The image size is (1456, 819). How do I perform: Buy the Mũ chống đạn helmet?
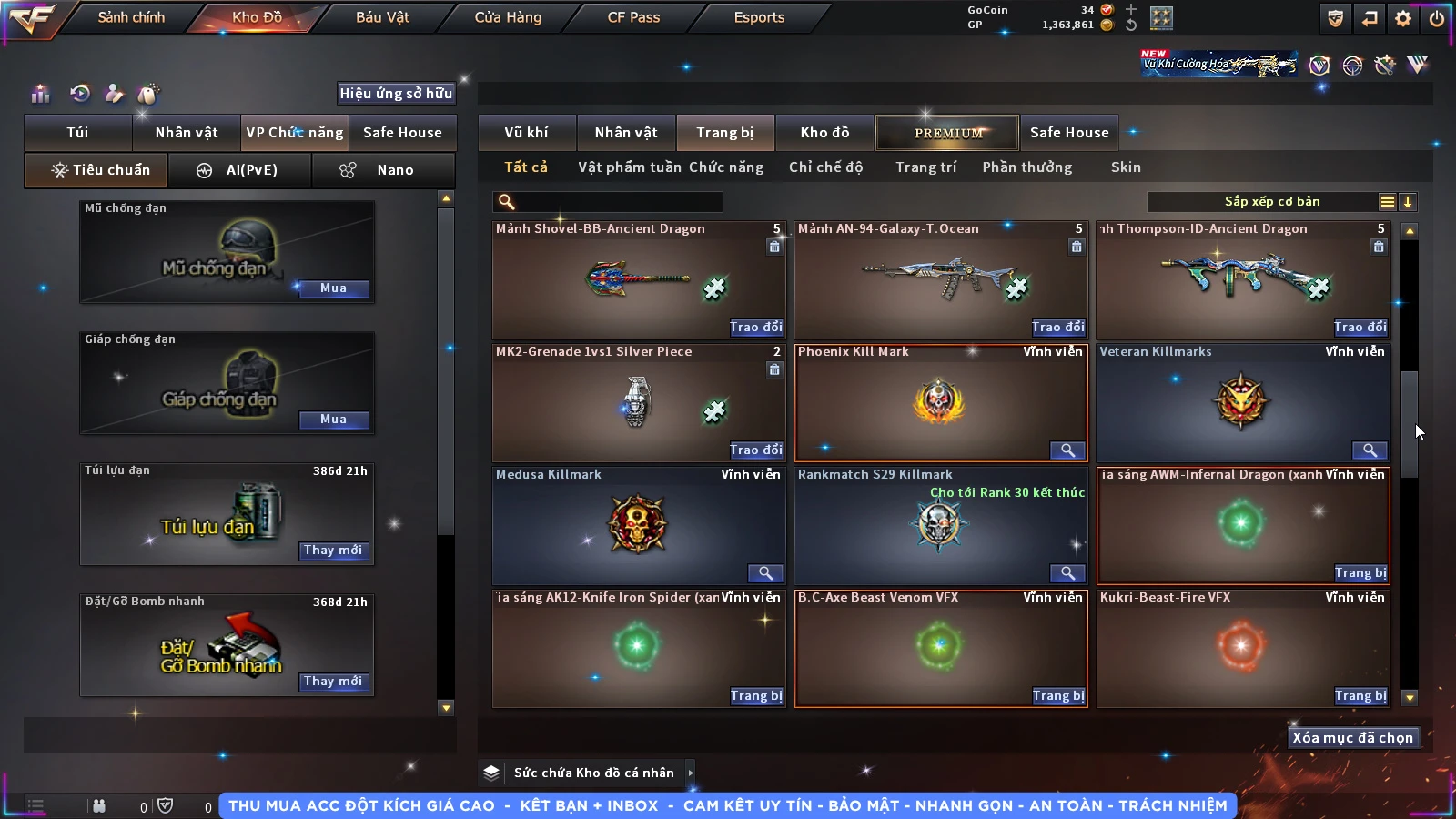[333, 288]
